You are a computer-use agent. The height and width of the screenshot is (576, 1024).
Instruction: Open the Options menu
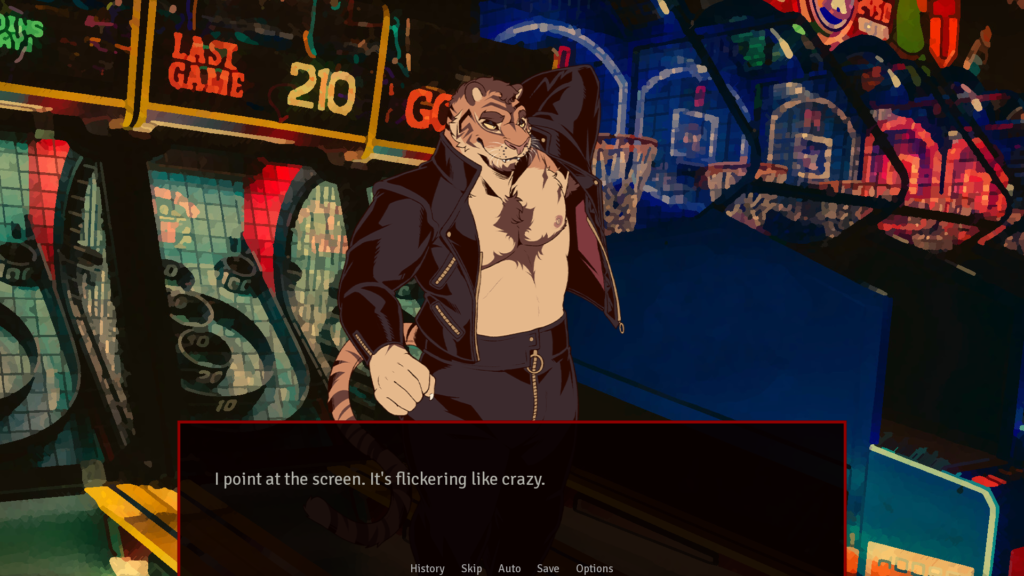point(594,568)
